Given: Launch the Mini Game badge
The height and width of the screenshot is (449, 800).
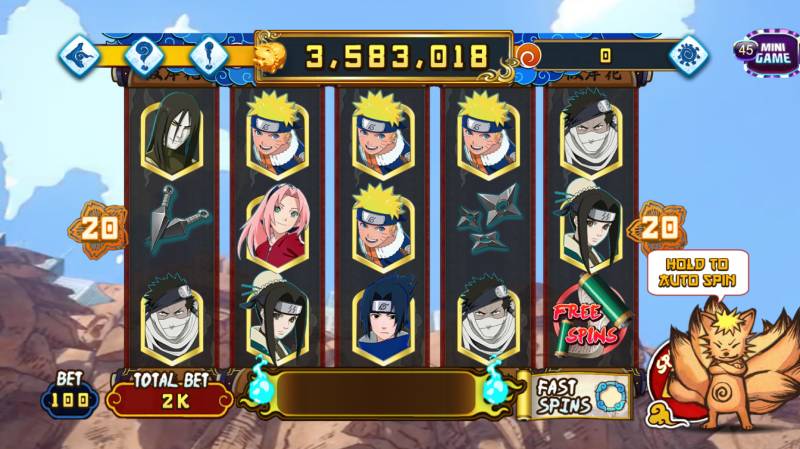Looking at the screenshot, I should pyautogui.click(x=765, y=52).
